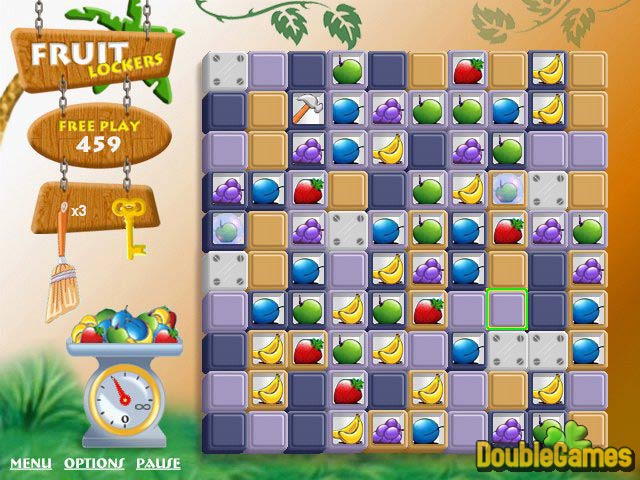This screenshot has width=640, height=480.
Task: Open the Menu link
Action: [31, 463]
